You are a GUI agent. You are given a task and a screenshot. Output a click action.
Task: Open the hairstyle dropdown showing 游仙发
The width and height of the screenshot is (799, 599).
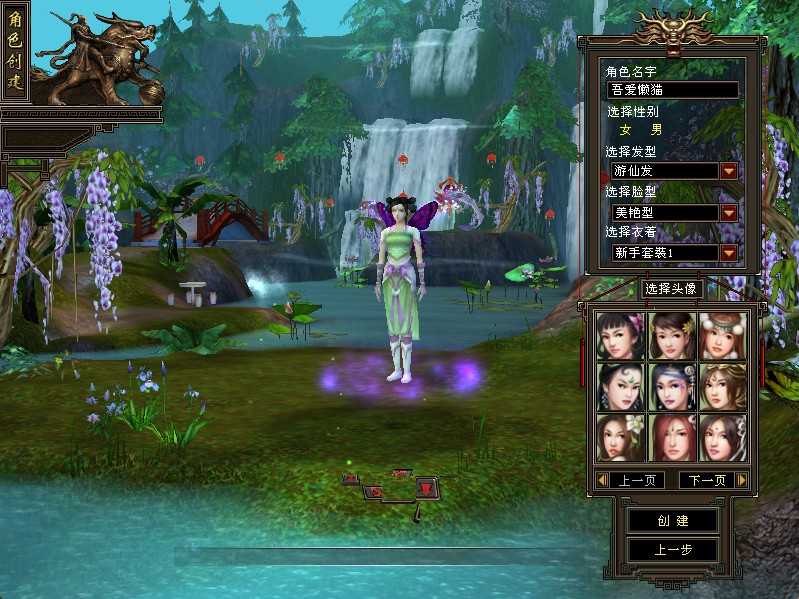tap(729, 171)
